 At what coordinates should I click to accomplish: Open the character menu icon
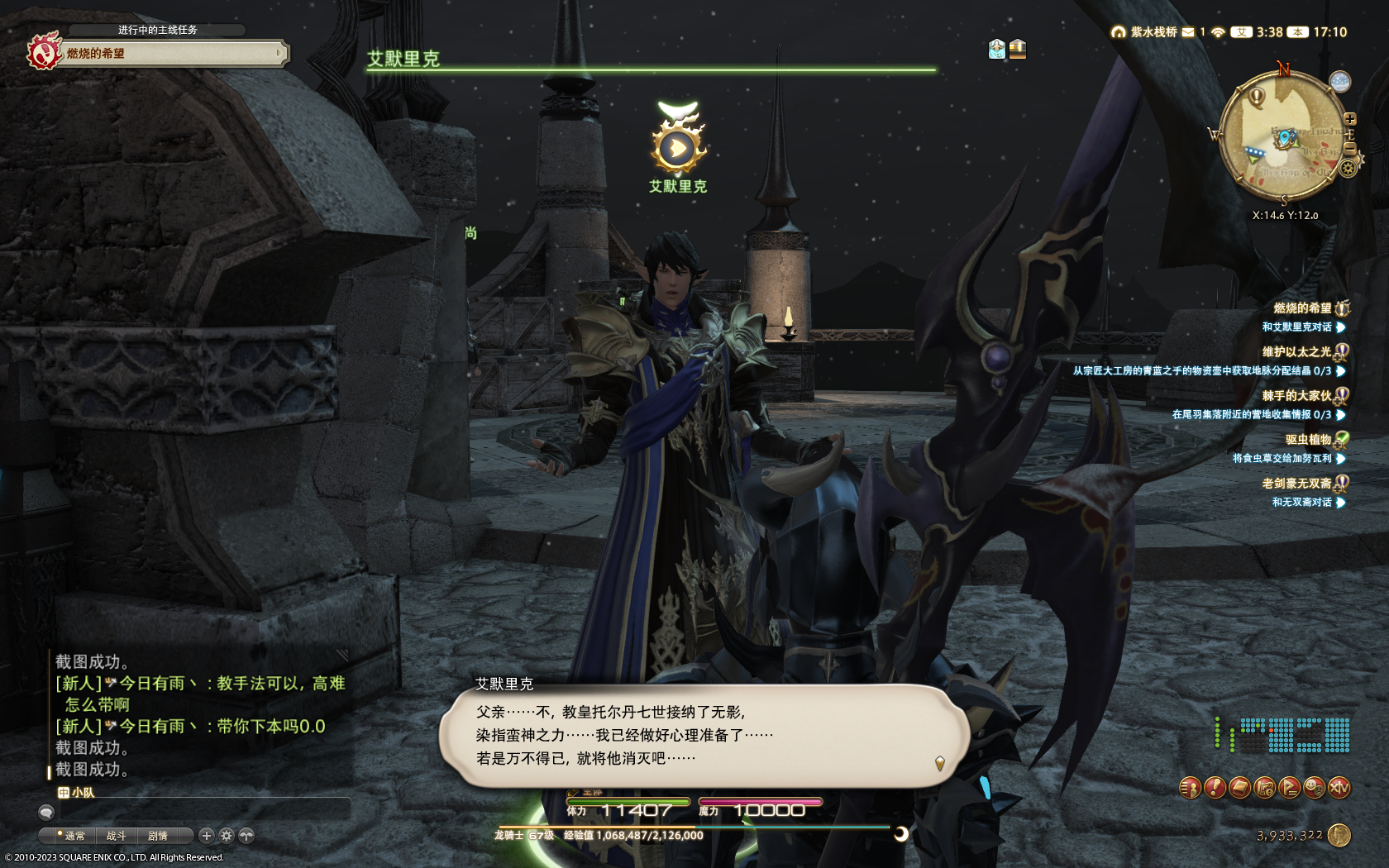(x=1190, y=788)
